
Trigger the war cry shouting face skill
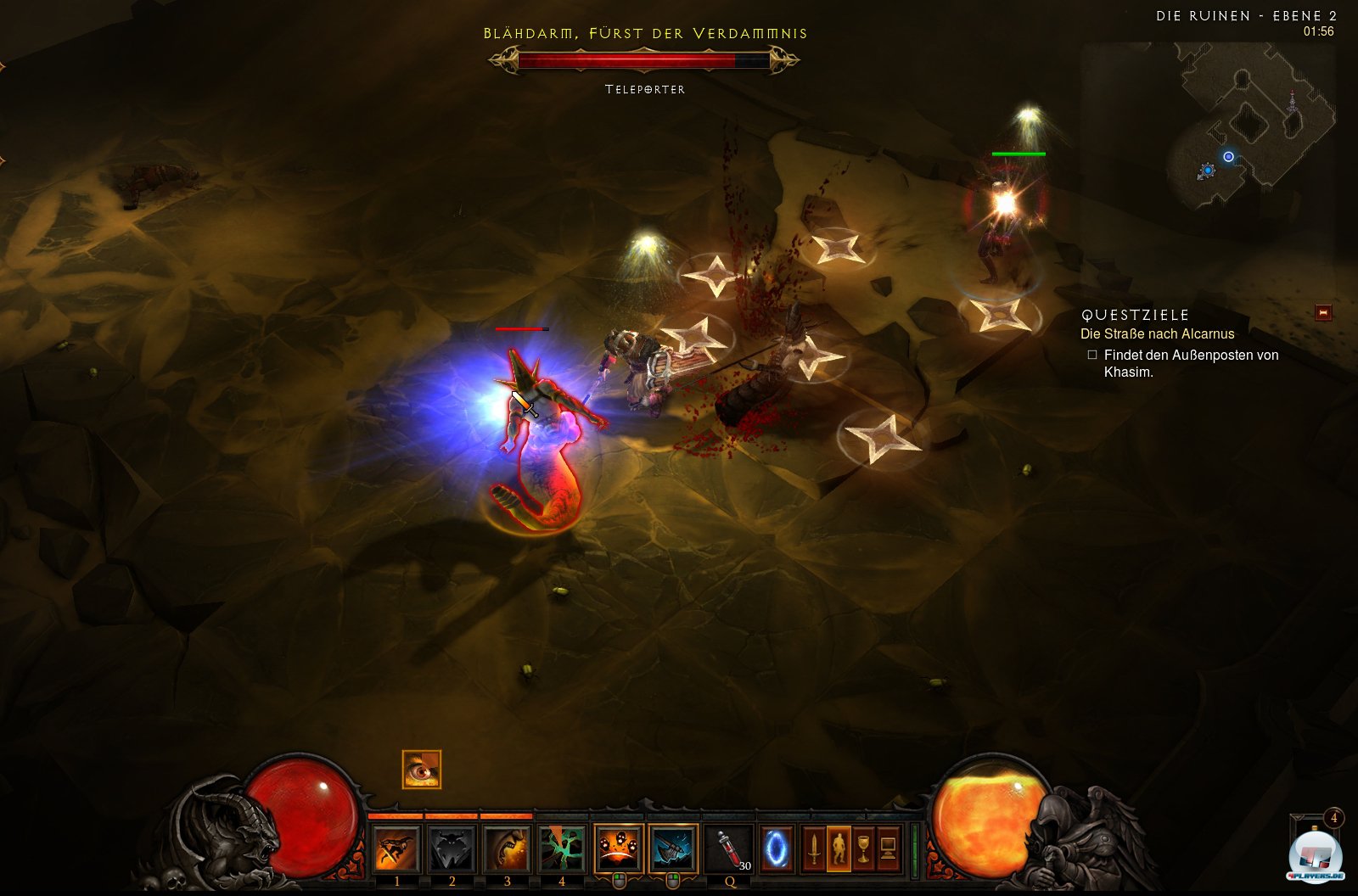tap(507, 848)
